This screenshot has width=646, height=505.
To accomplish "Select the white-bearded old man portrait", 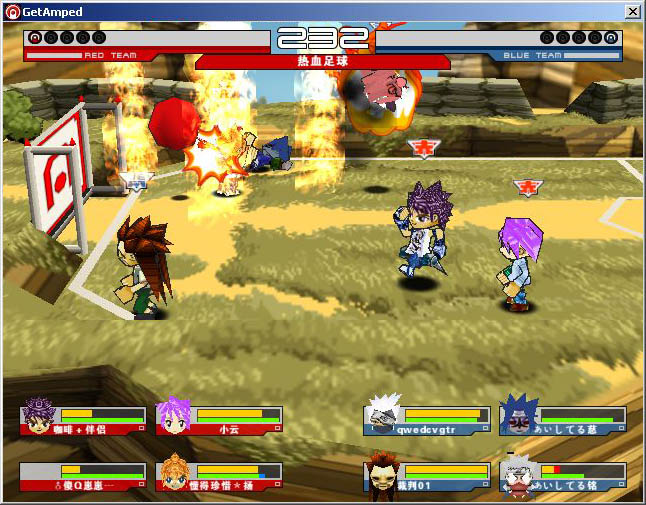I will pos(517,477).
